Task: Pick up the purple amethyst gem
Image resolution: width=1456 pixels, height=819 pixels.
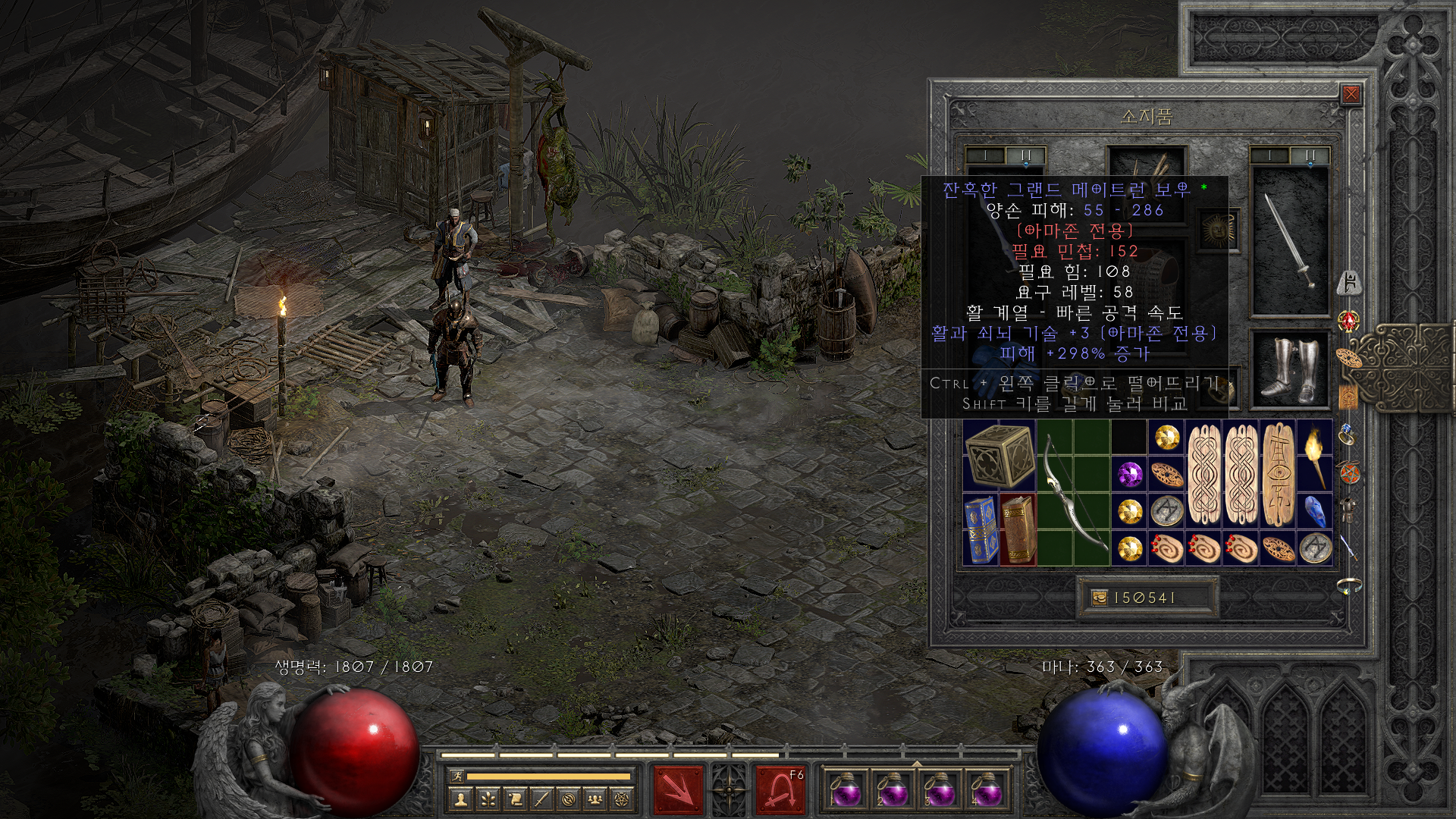Action: 1130,475
